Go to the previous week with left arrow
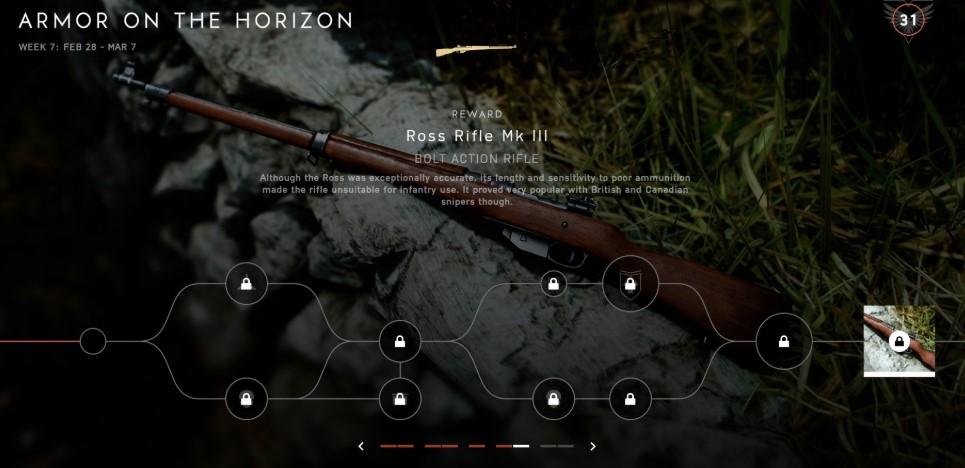Screen dimensions: 965x468 361,446
